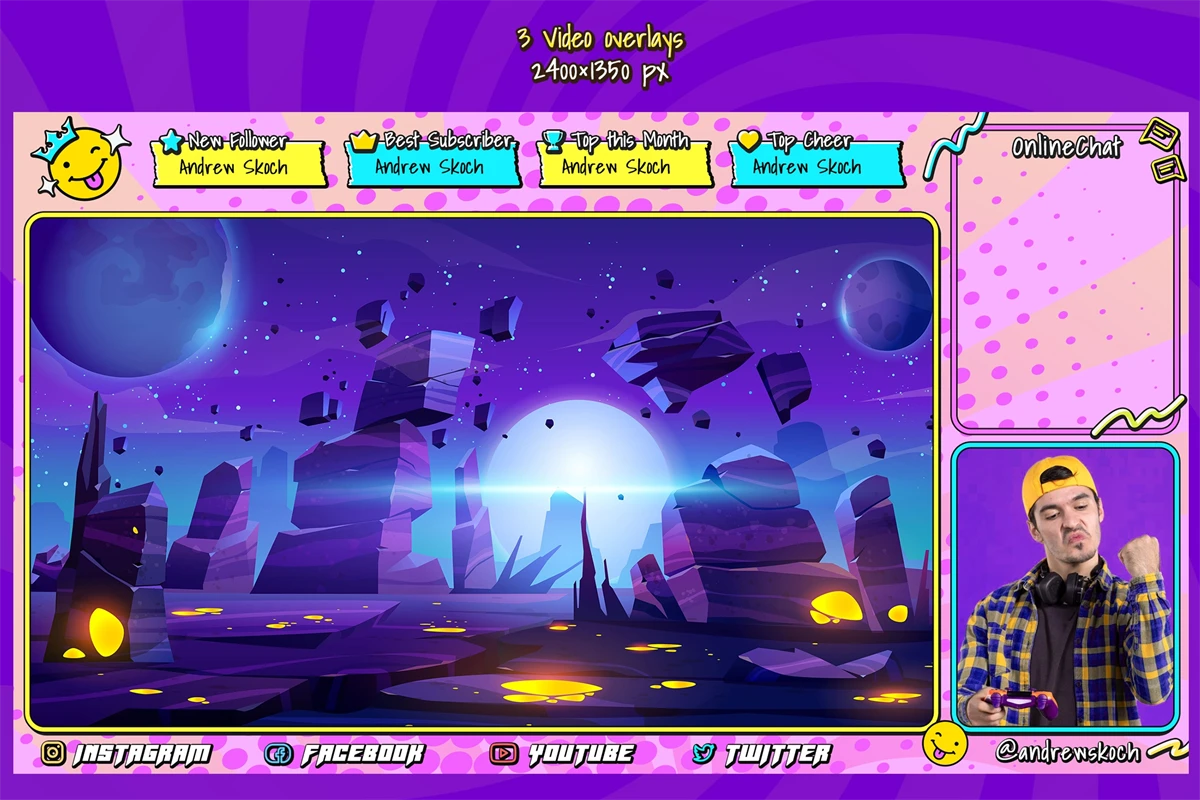Choose the Top Cheer panel

(x=816, y=163)
